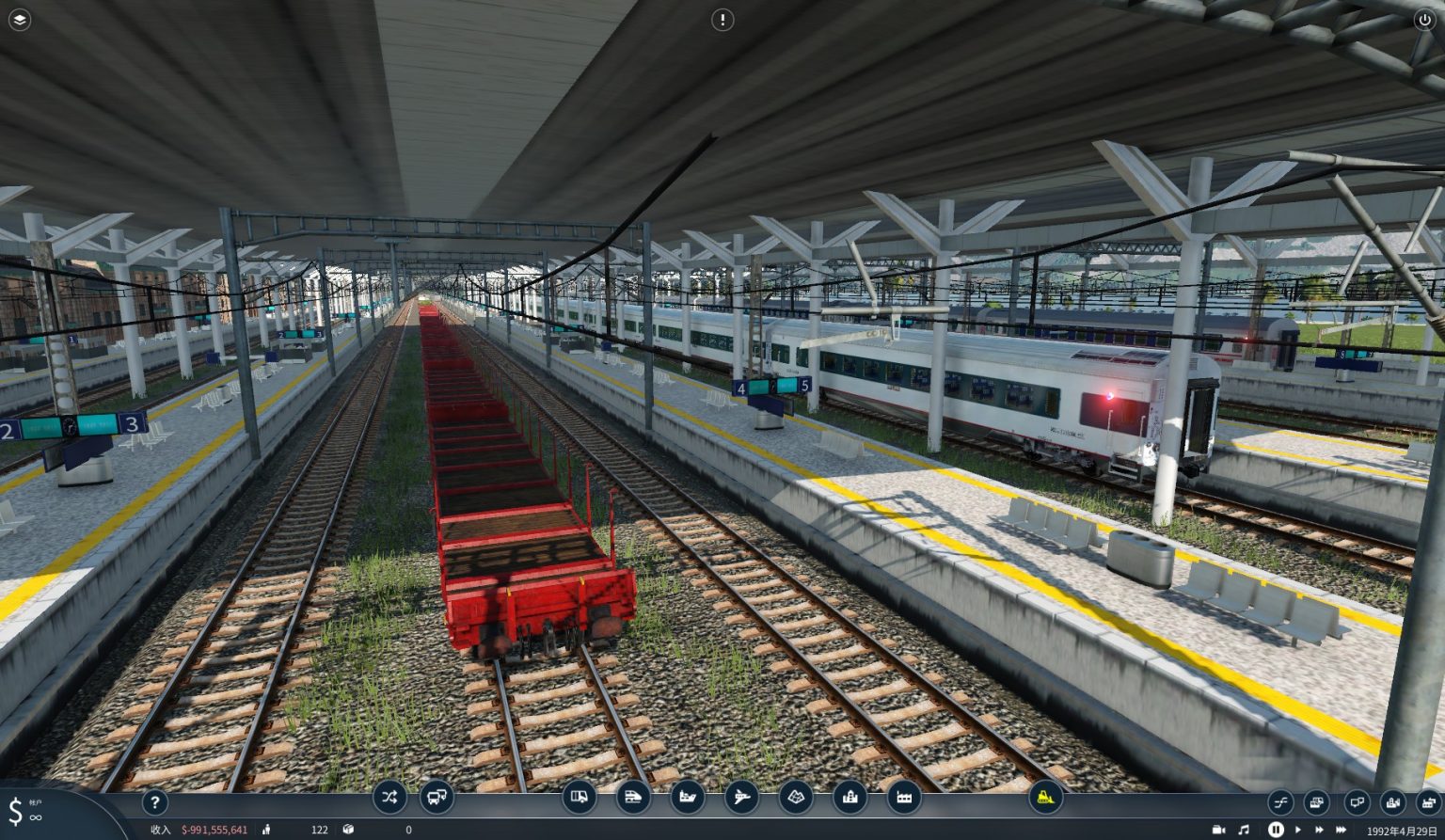The width and height of the screenshot is (1445, 840).
Task: Open the road vehicles menu
Action: 580,799
